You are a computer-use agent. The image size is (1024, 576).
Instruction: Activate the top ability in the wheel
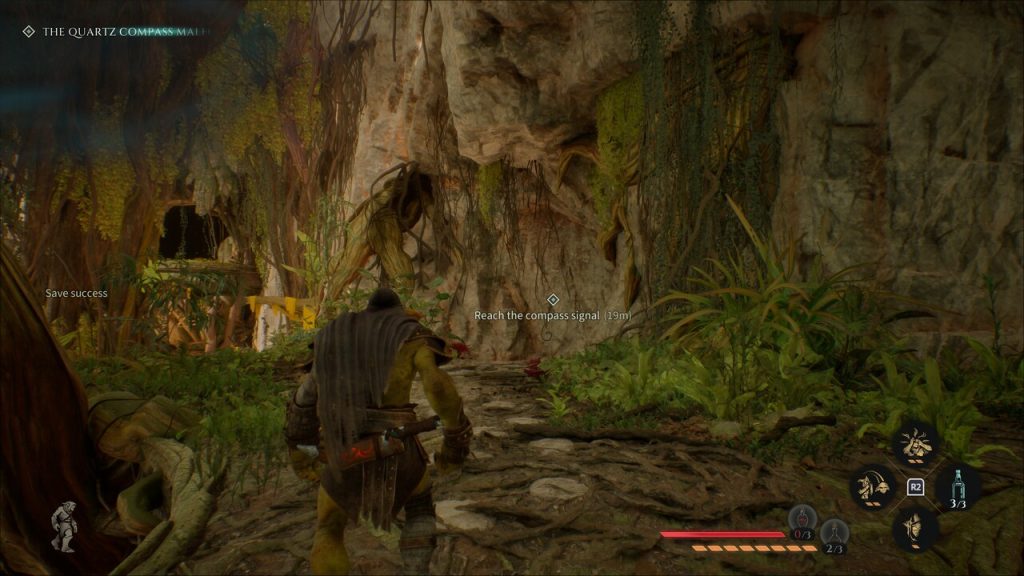pyautogui.click(x=914, y=444)
